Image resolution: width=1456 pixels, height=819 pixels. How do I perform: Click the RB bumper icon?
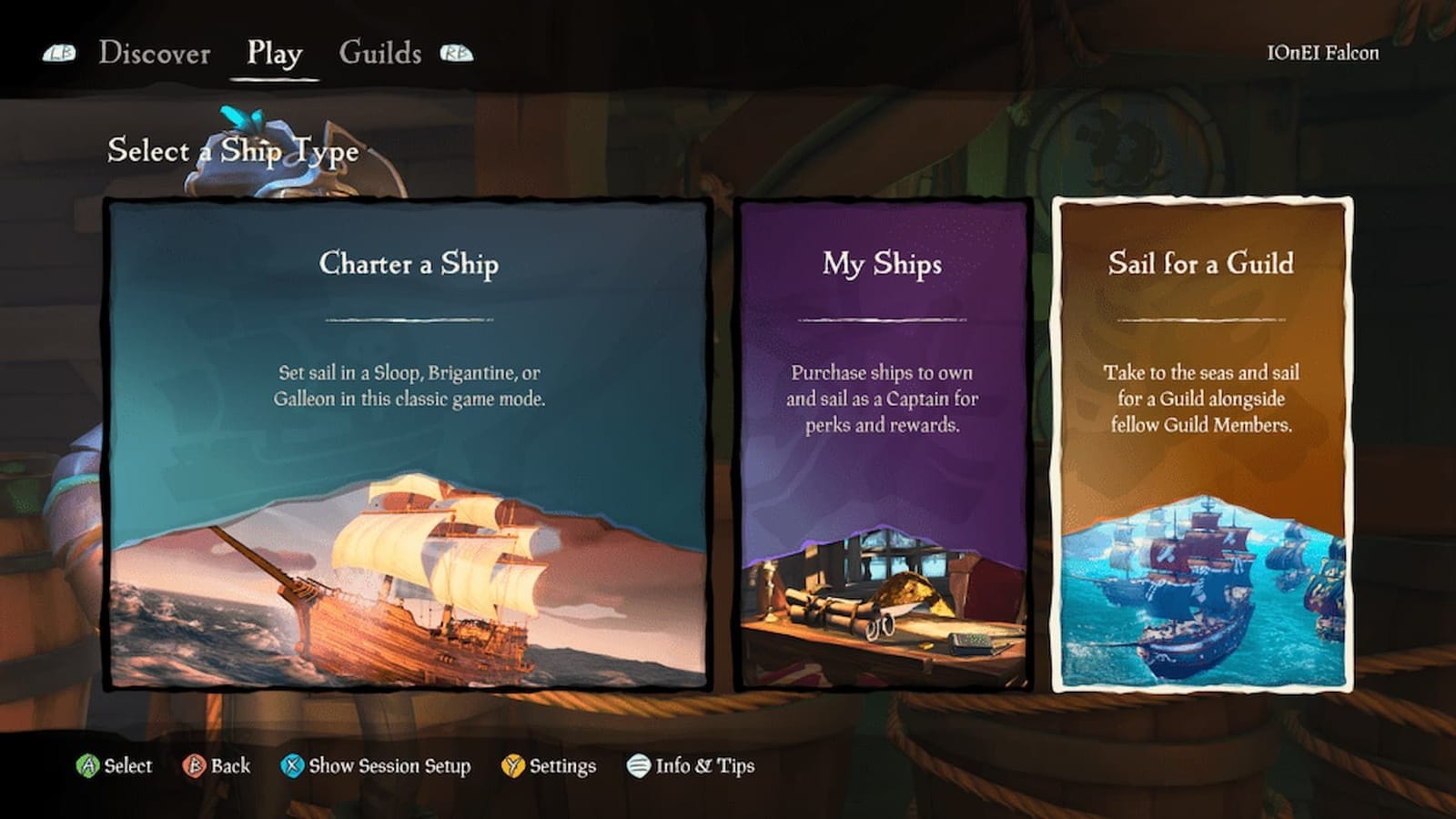point(458,54)
